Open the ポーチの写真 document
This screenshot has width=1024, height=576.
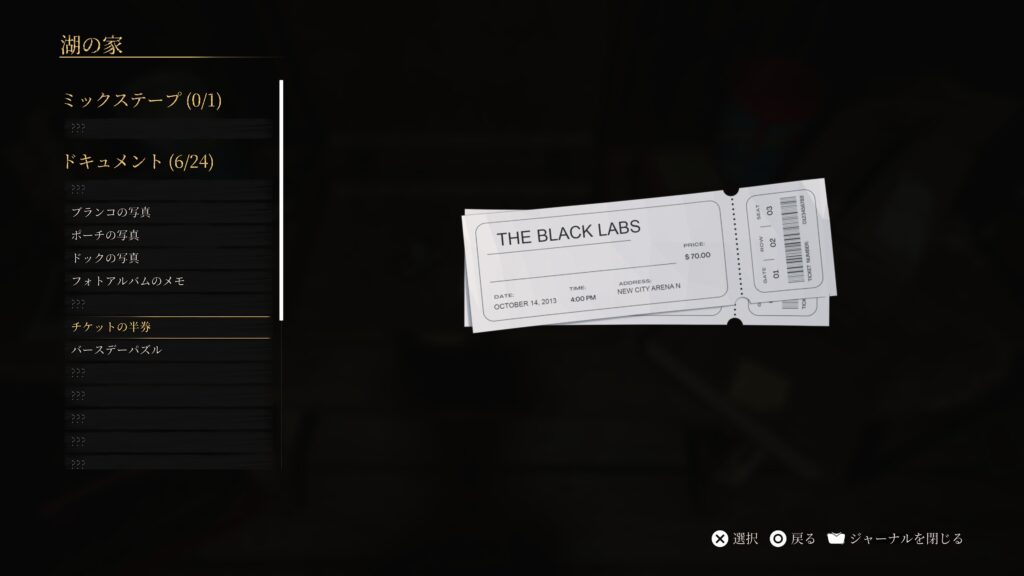tap(105, 235)
